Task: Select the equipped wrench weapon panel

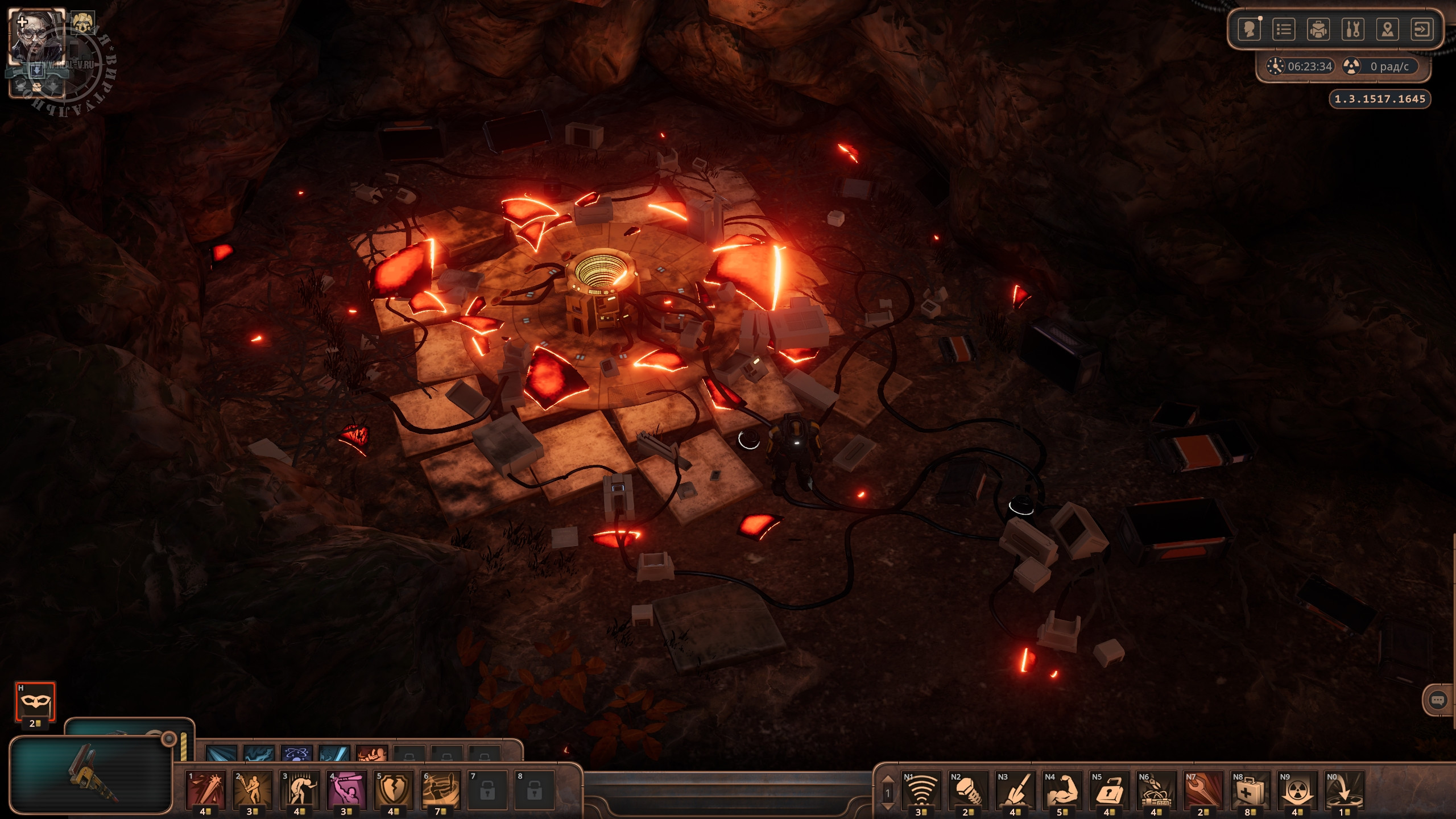Action: (91, 775)
